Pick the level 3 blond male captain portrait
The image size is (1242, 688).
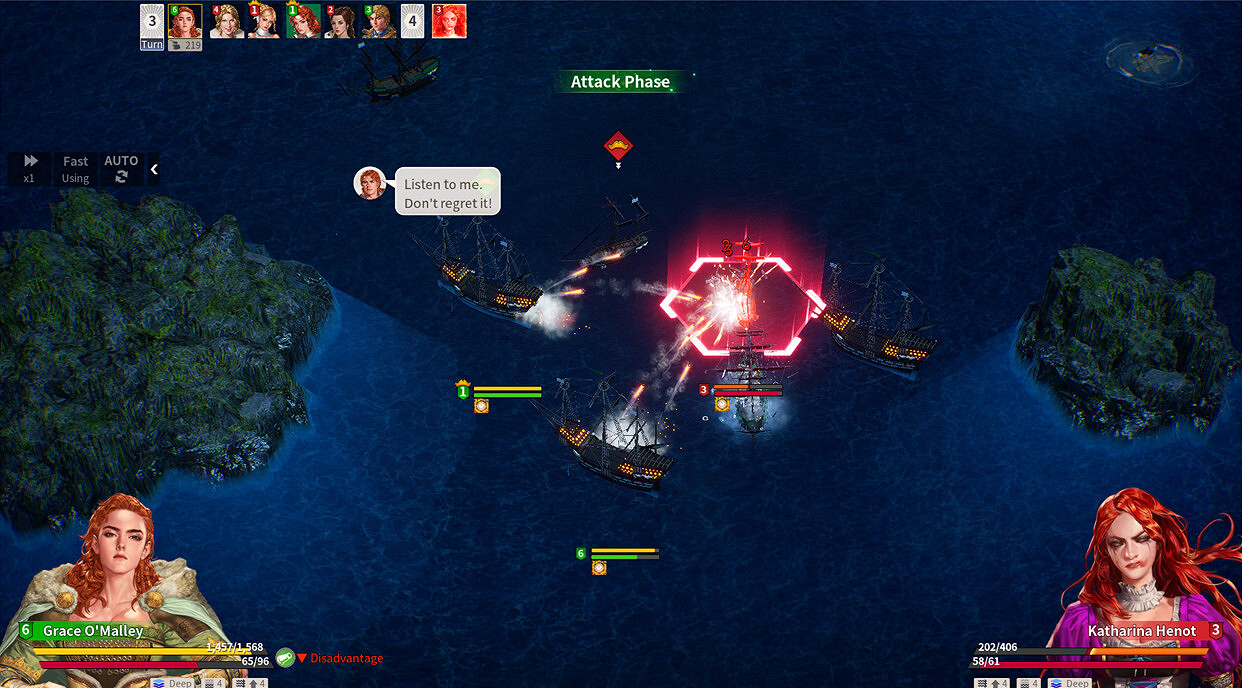379,22
